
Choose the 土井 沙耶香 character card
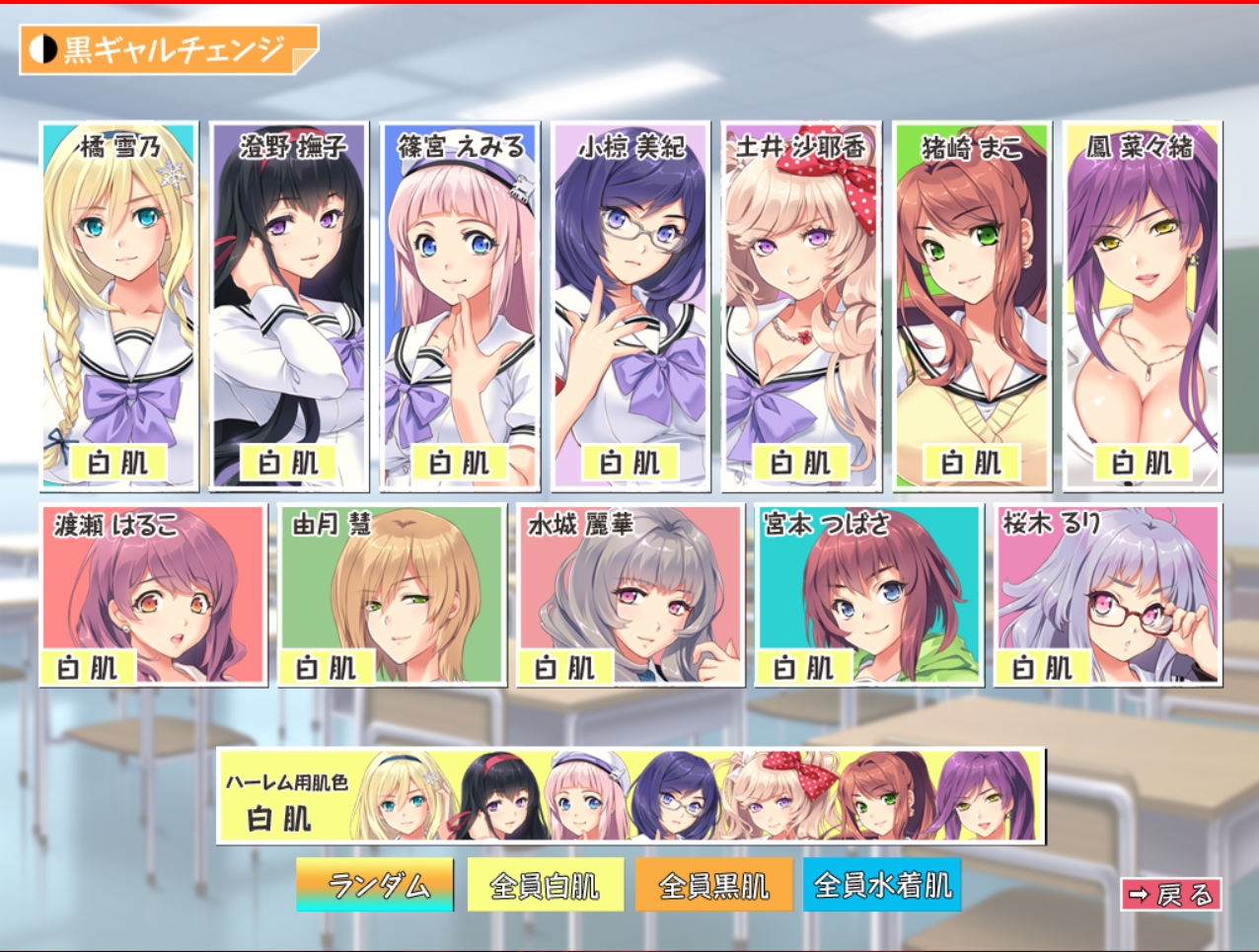tap(801, 306)
